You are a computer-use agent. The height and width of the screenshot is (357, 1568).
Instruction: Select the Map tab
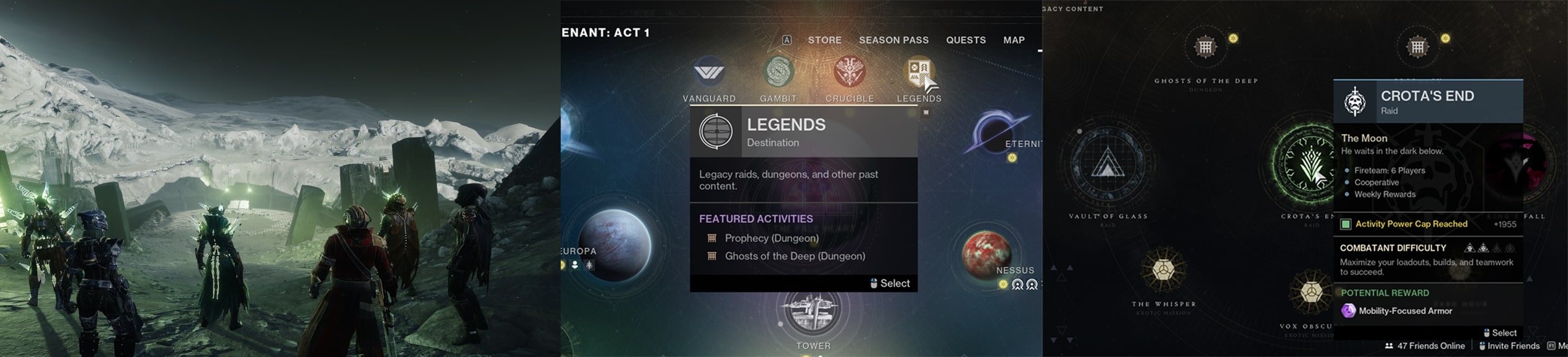click(x=1013, y=40)
